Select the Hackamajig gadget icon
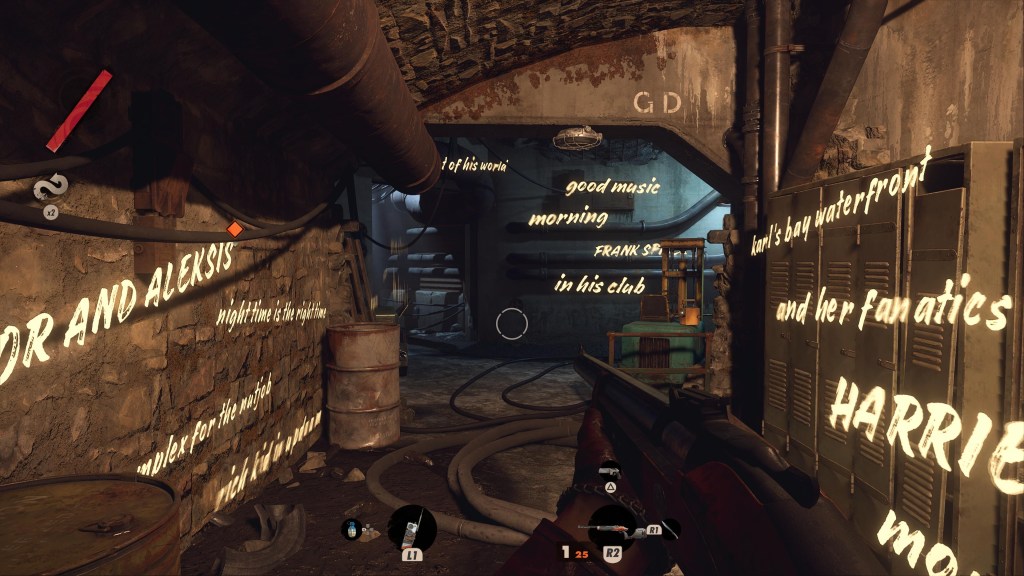 pyautogui.click(x=411, y=528)
